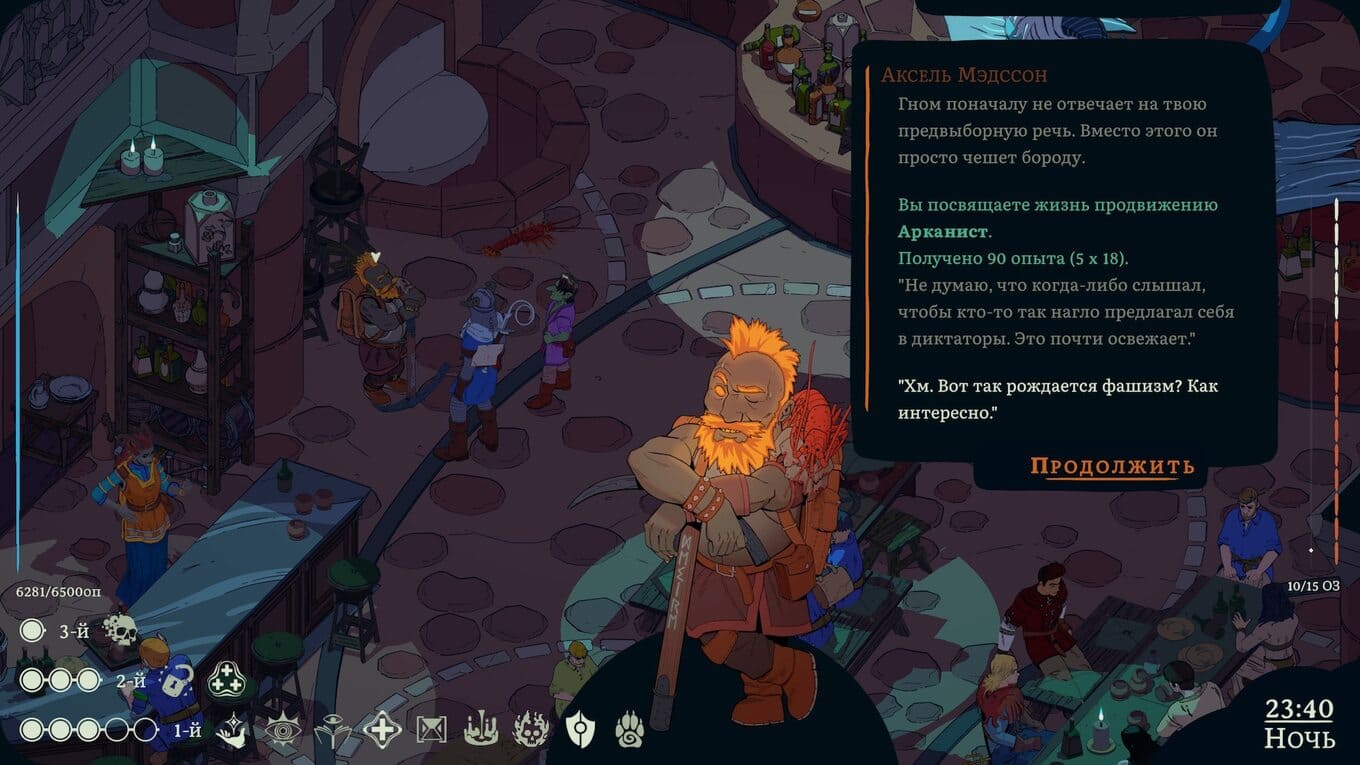Choose the eye-over-open-book spell
Screen dimensions: 1360x765
click(332, 731)
